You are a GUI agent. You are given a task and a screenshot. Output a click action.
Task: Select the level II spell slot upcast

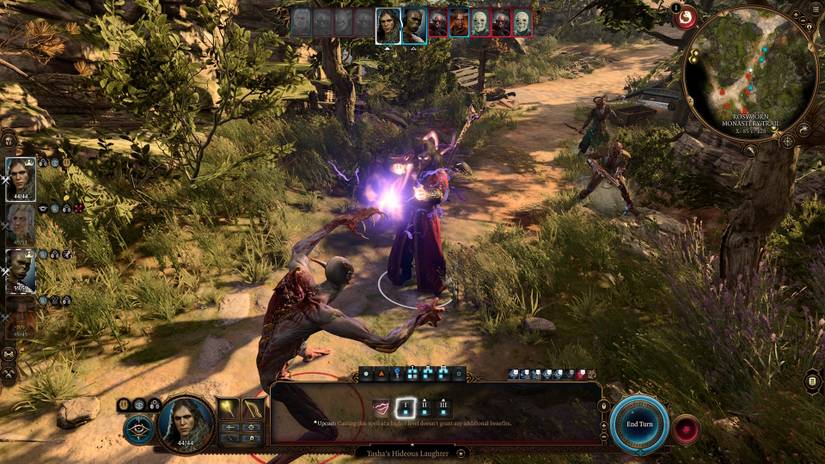click(423, 407)
